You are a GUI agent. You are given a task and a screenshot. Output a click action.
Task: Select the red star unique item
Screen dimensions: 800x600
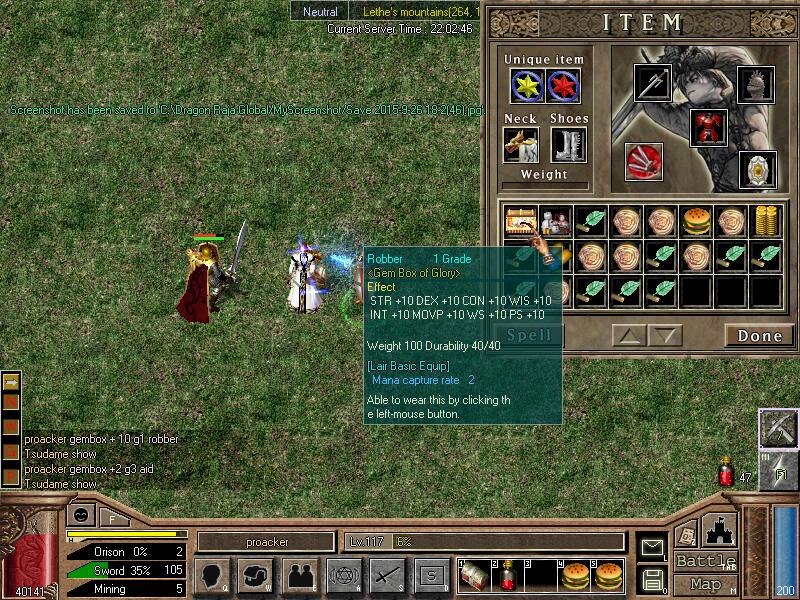coord(564,87)
